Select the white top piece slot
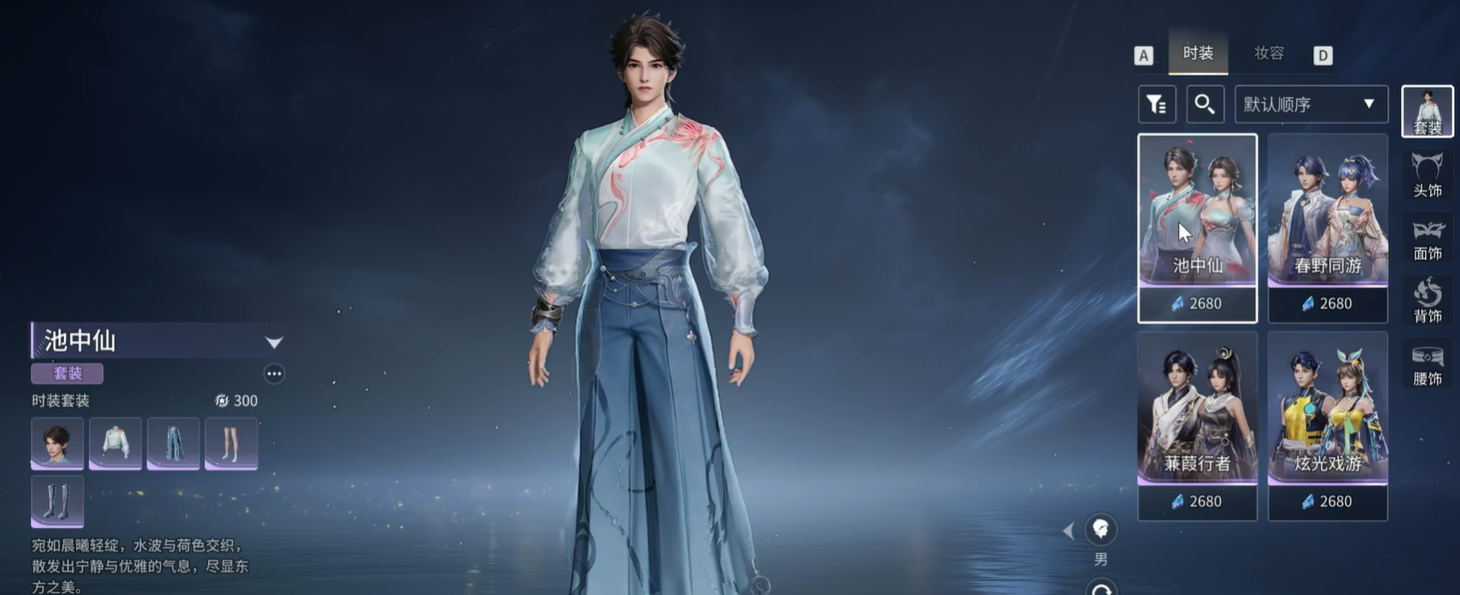 click(x=115, y=443)
